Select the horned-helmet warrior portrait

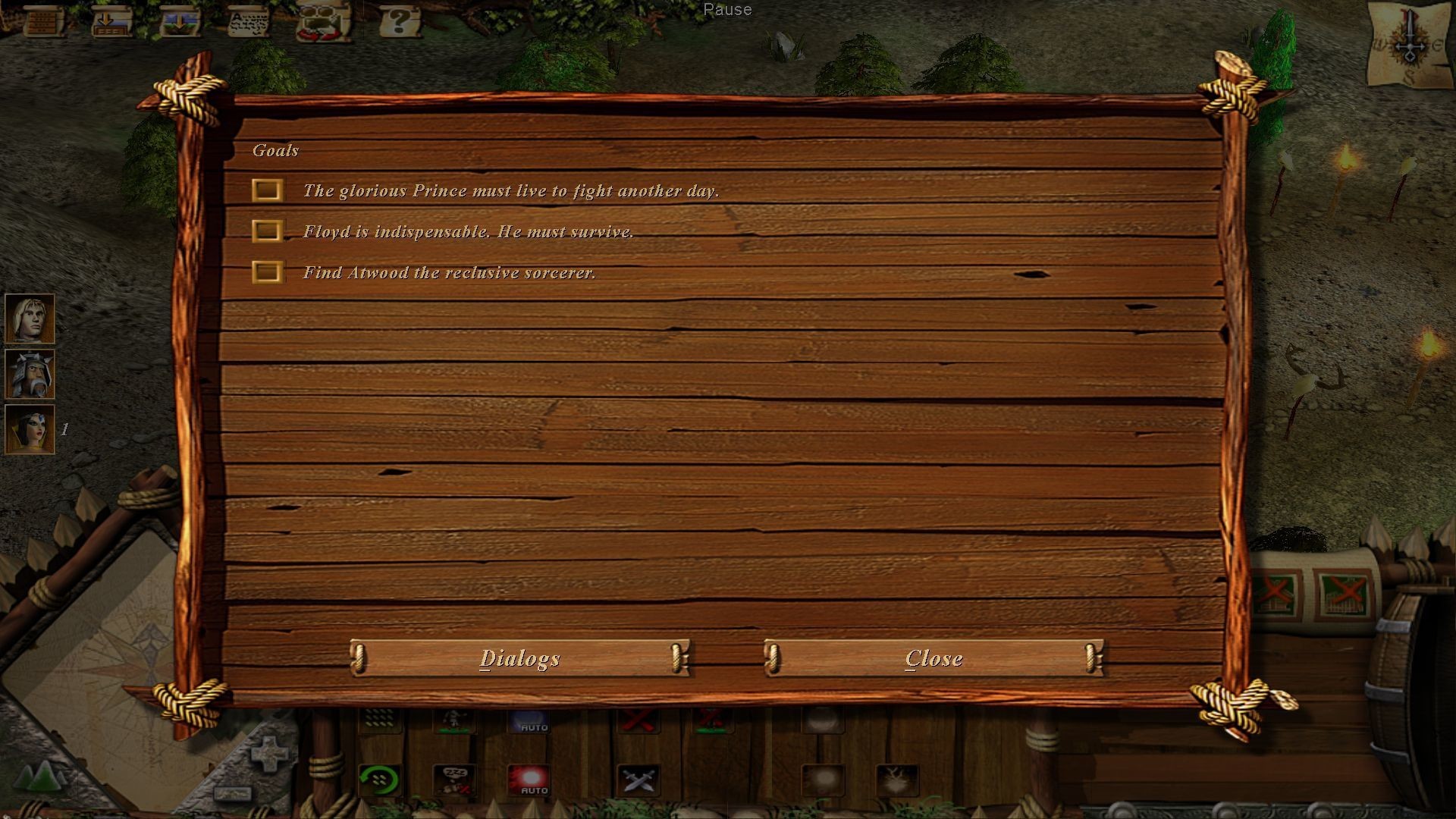coord(30,374)
